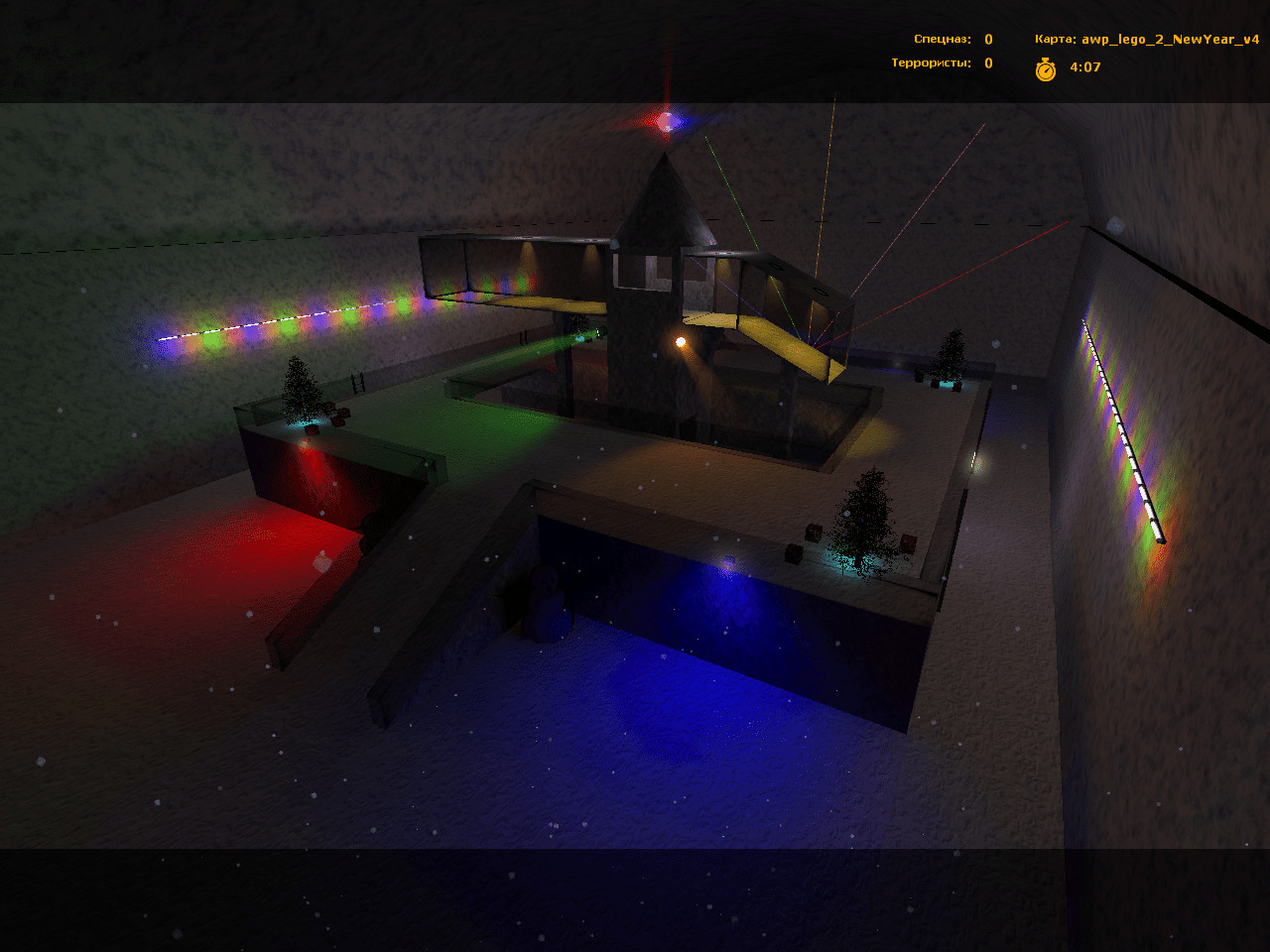1270x952 pixels.
Task: Toggle the blue spotlight on the pit wall
Action: tap(727, 563)
